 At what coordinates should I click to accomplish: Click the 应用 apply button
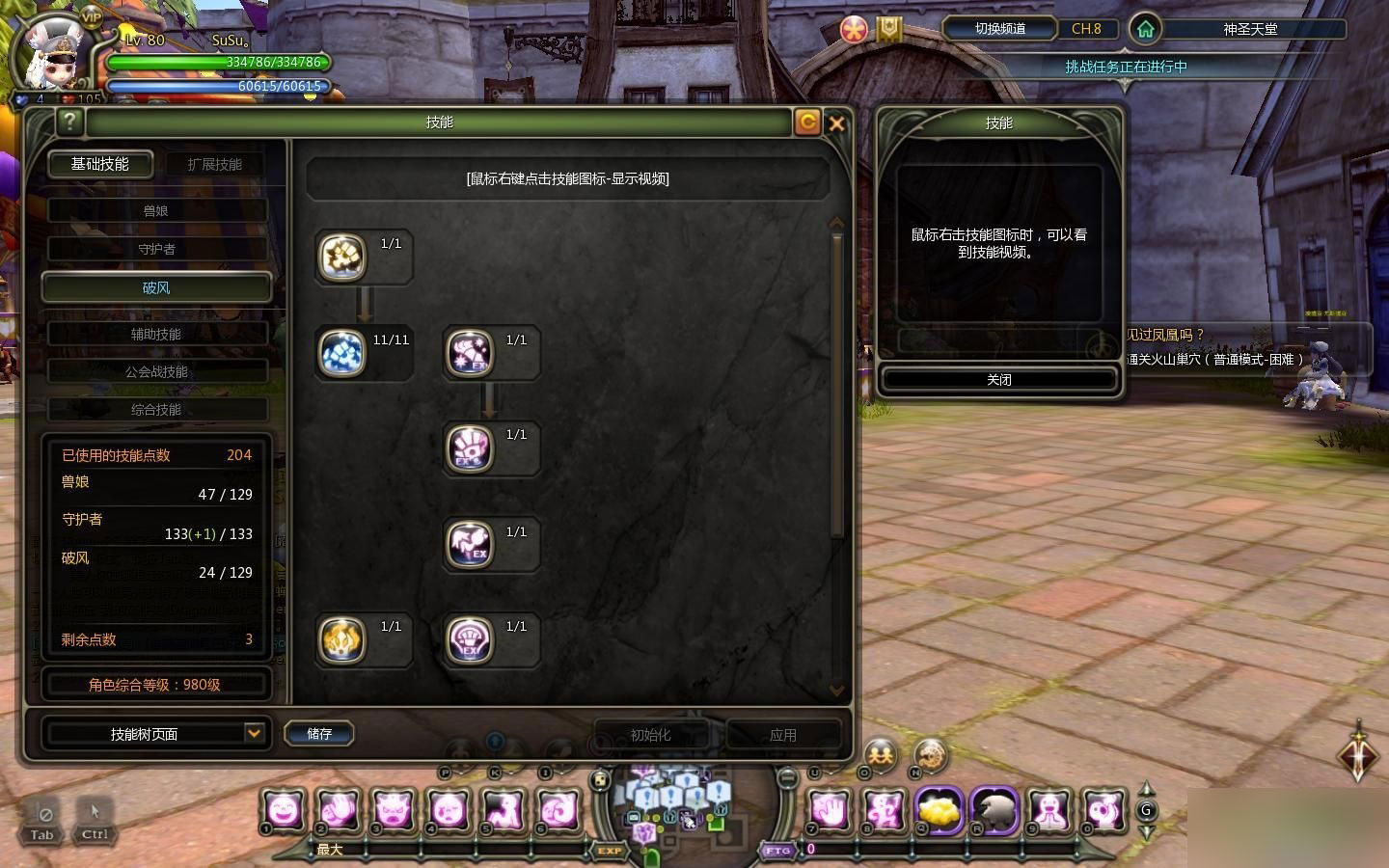[x=782, y=735]
